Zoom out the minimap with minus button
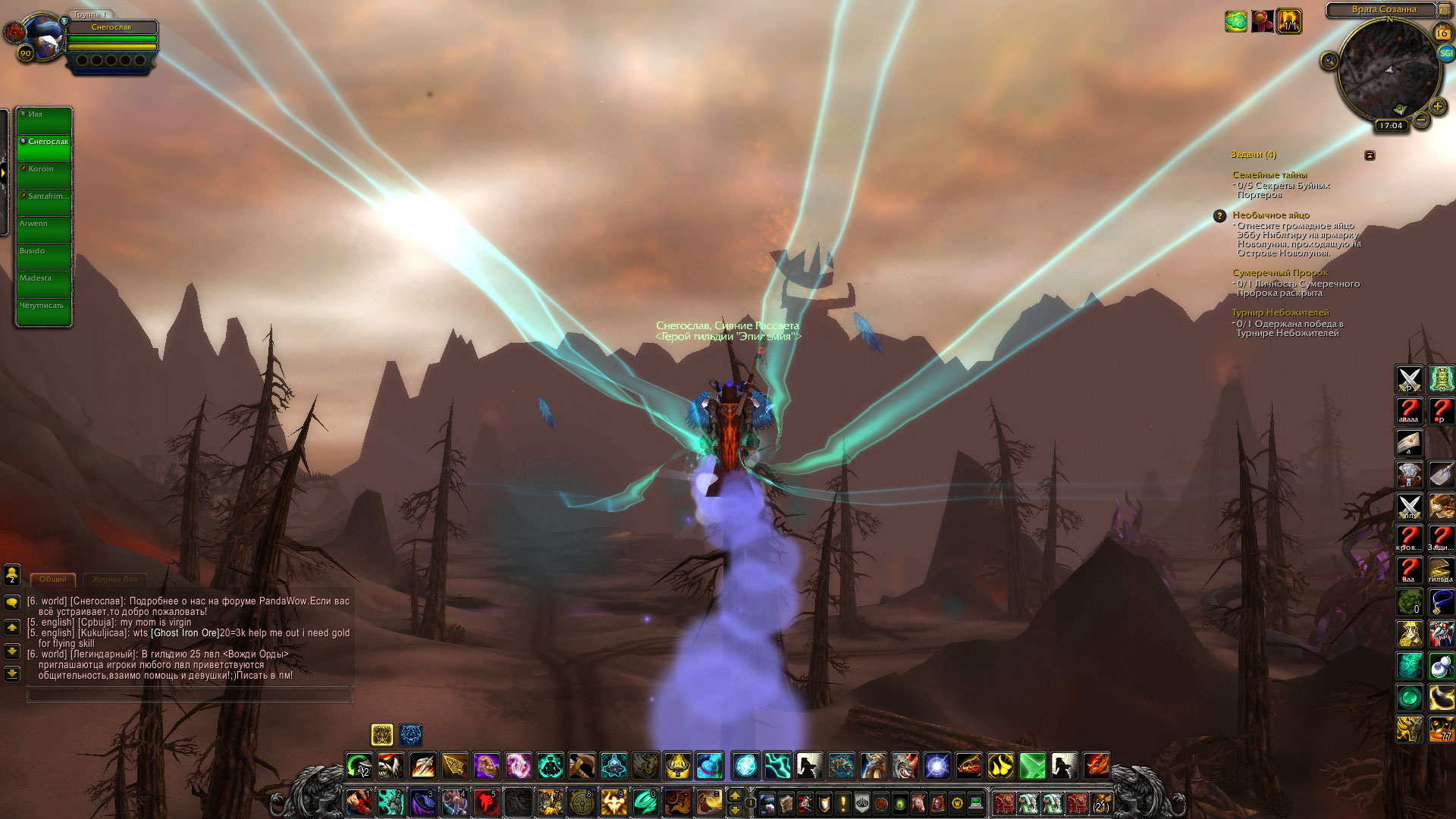The width and height of the screenshot is (1456, 819). tap(1421, 120)
